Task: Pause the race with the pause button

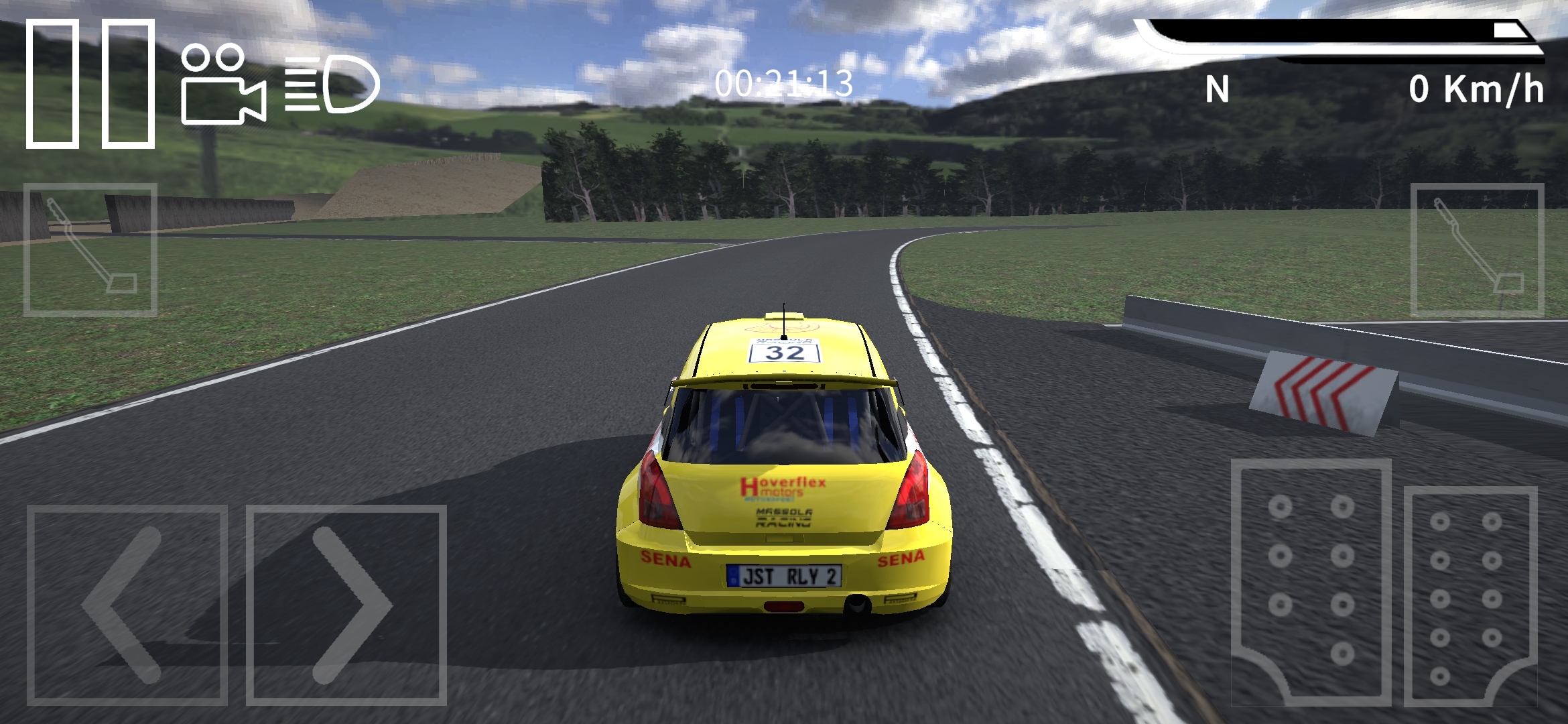Action: [90, 83]
